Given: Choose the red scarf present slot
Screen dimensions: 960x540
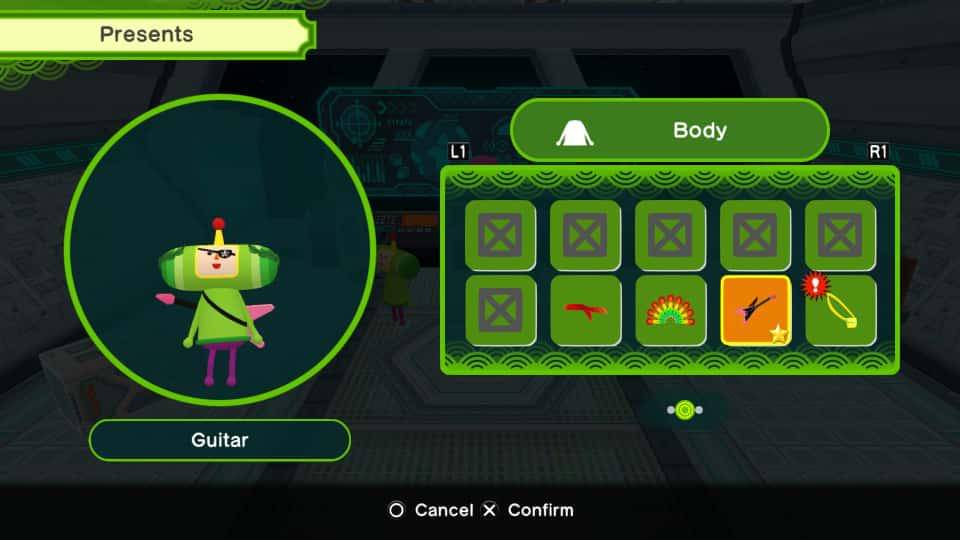Looking at the screenshot, I should click(x=585, y=311).
